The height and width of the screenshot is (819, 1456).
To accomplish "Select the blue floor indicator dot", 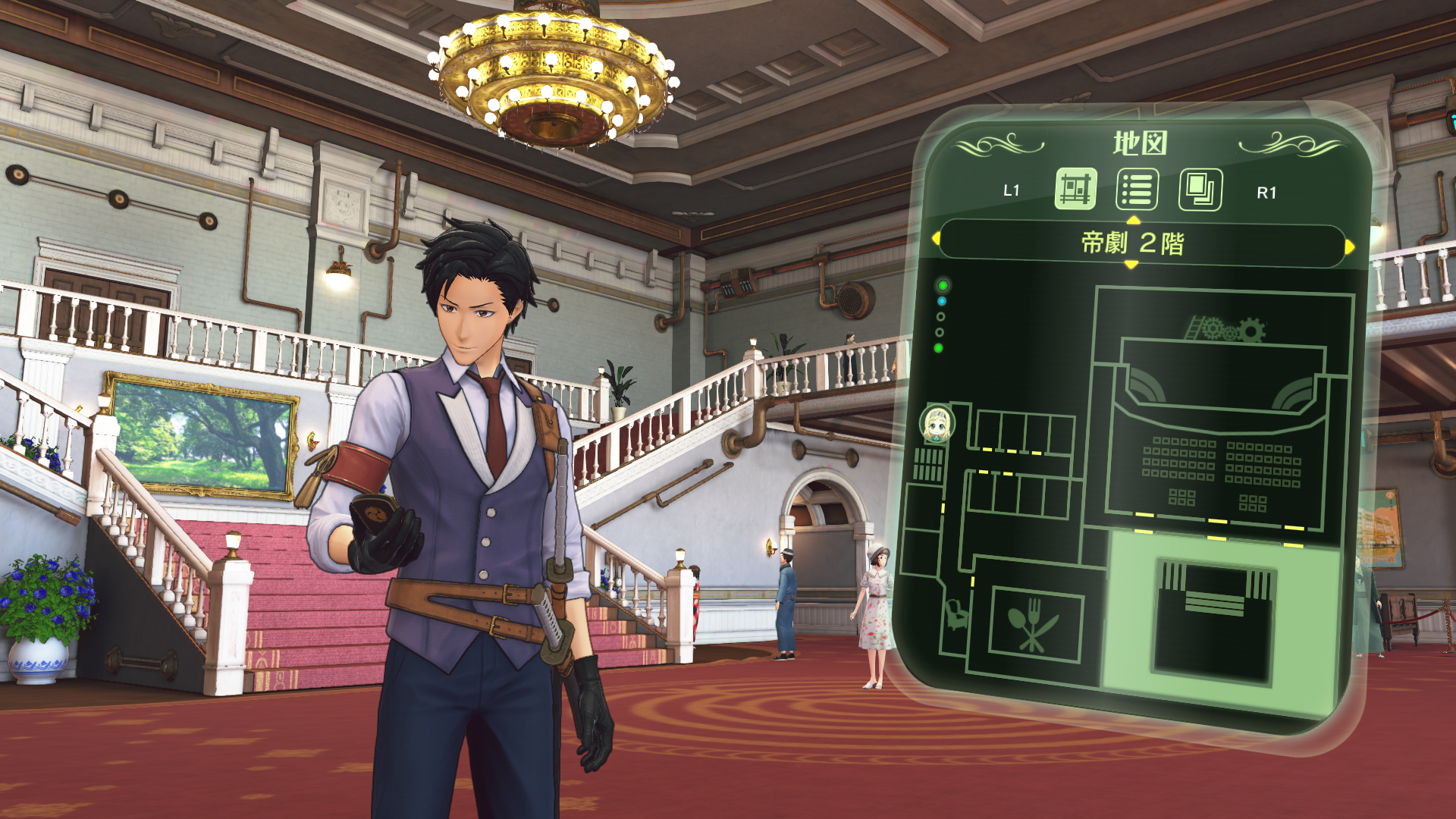I will coord(942,301).
